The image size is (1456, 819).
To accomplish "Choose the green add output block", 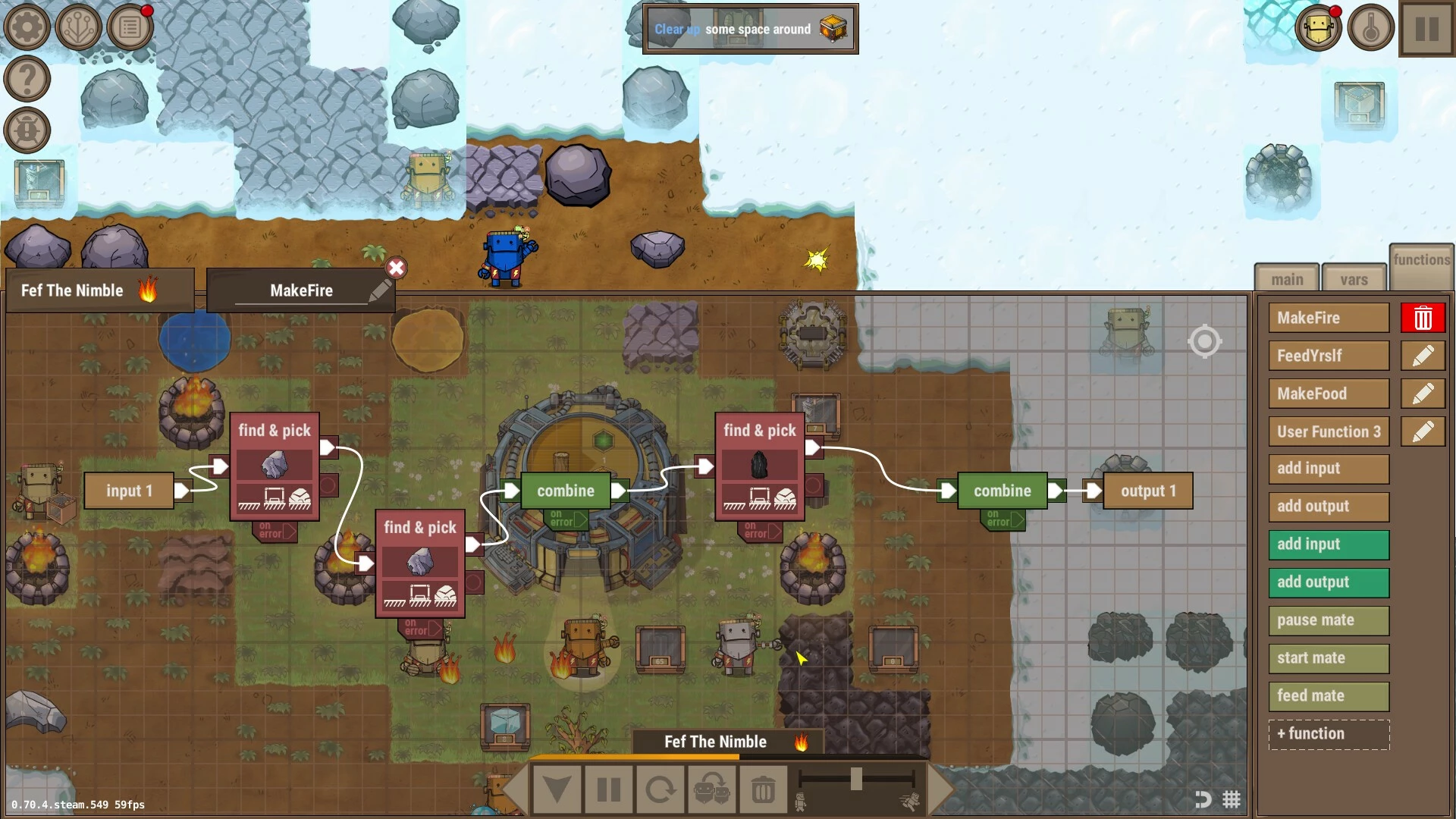I will (x=1329, y=582).
